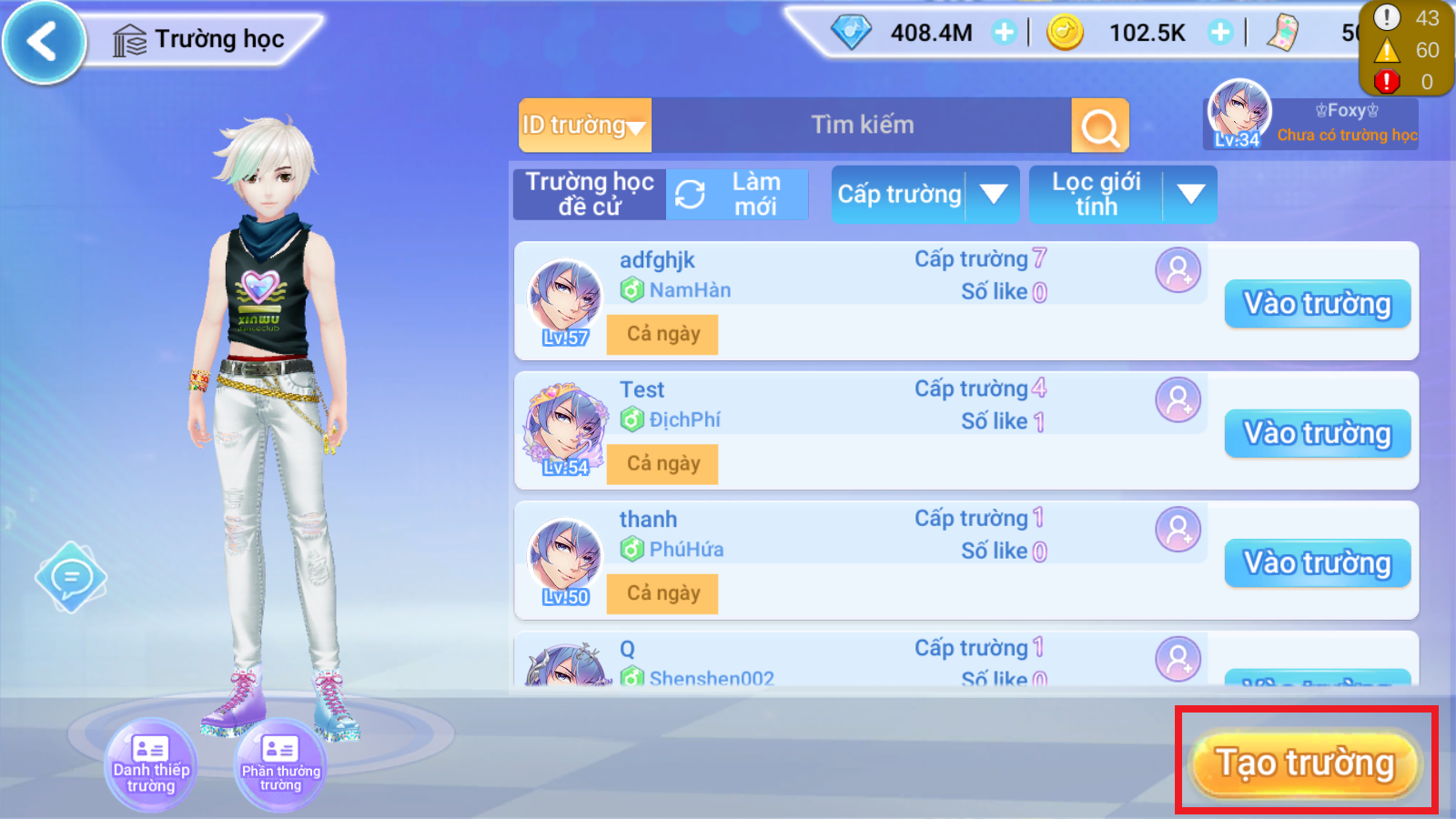Join the thanh school via Vào trường
1456x819 pixels.
[x=1317, y=563]
